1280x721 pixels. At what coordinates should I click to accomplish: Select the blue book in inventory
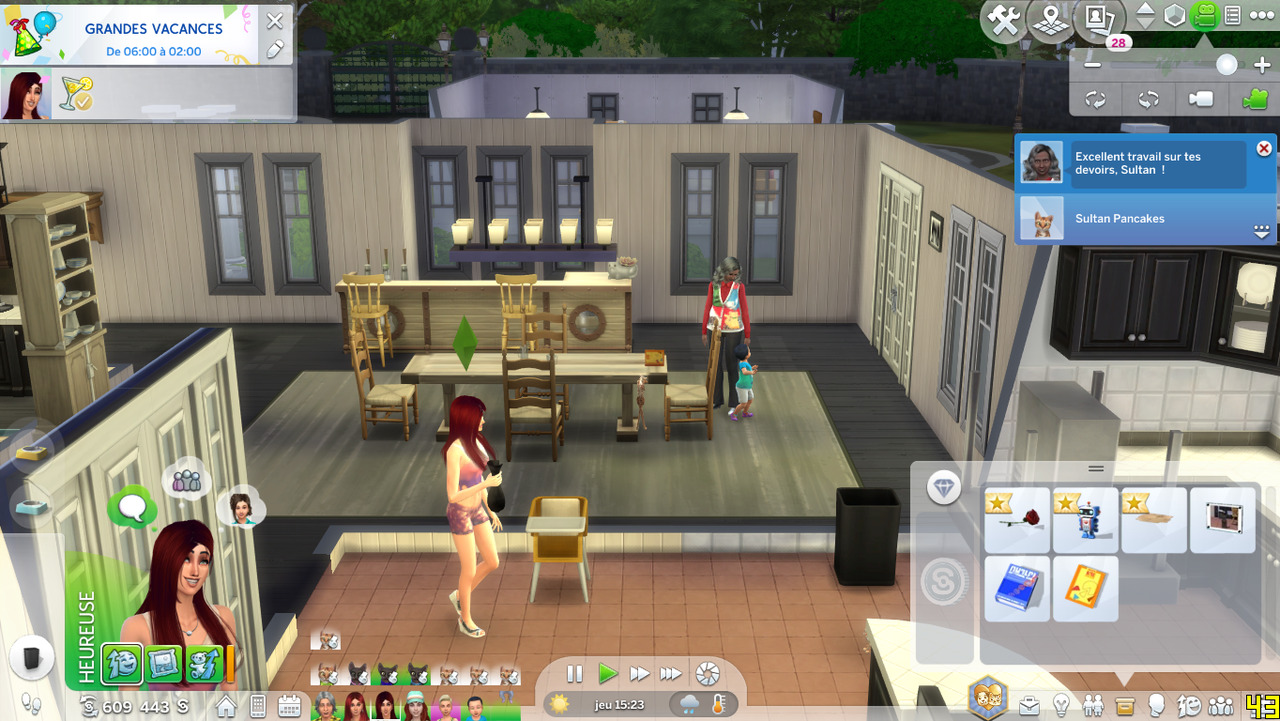pyautogui.click(x=1017, y=589)
